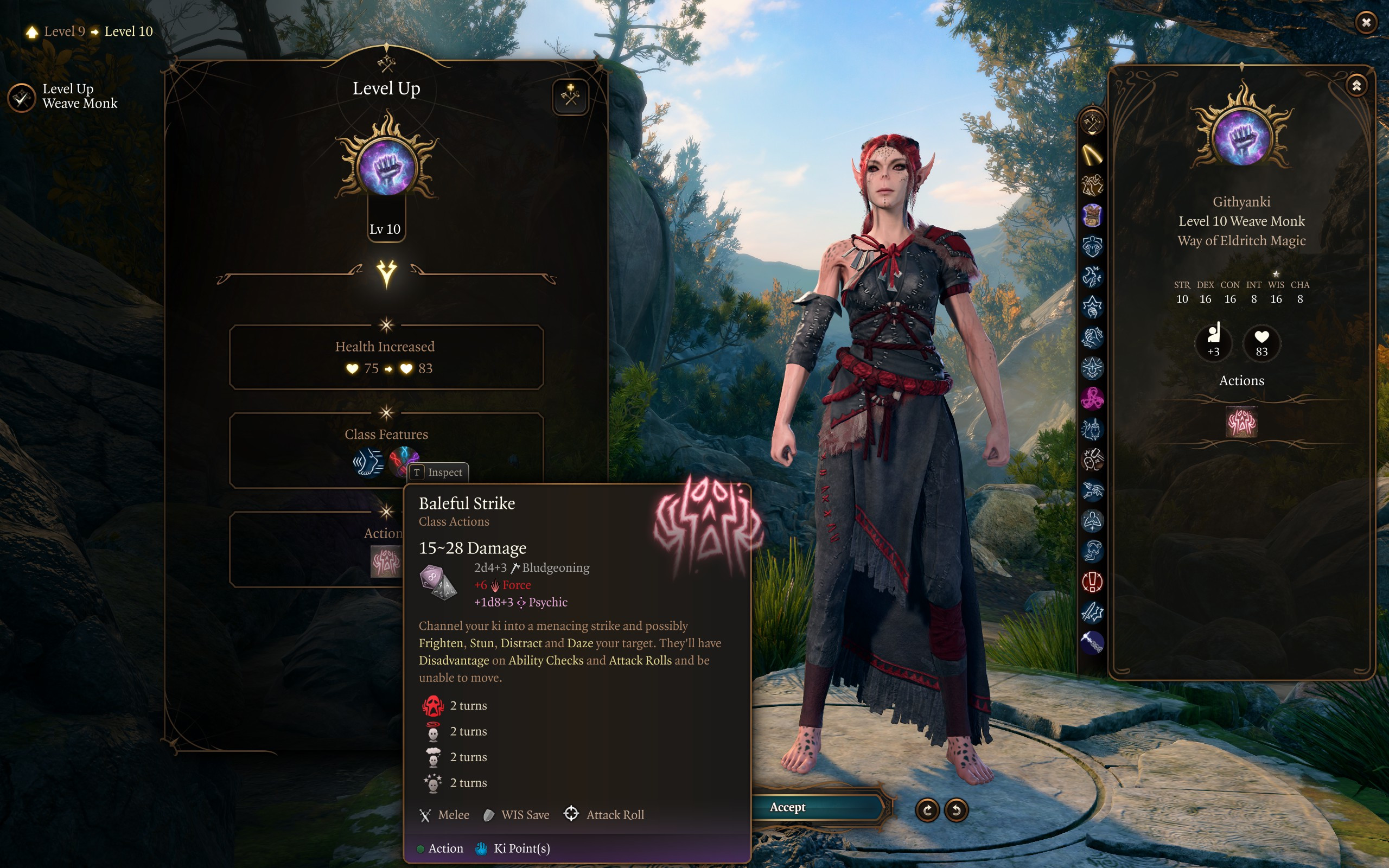The height and width of the screenshot is (868, 1389).
Task: Open the crossed-tools icon atop the sidebar
Action: tap(1092, 122)
